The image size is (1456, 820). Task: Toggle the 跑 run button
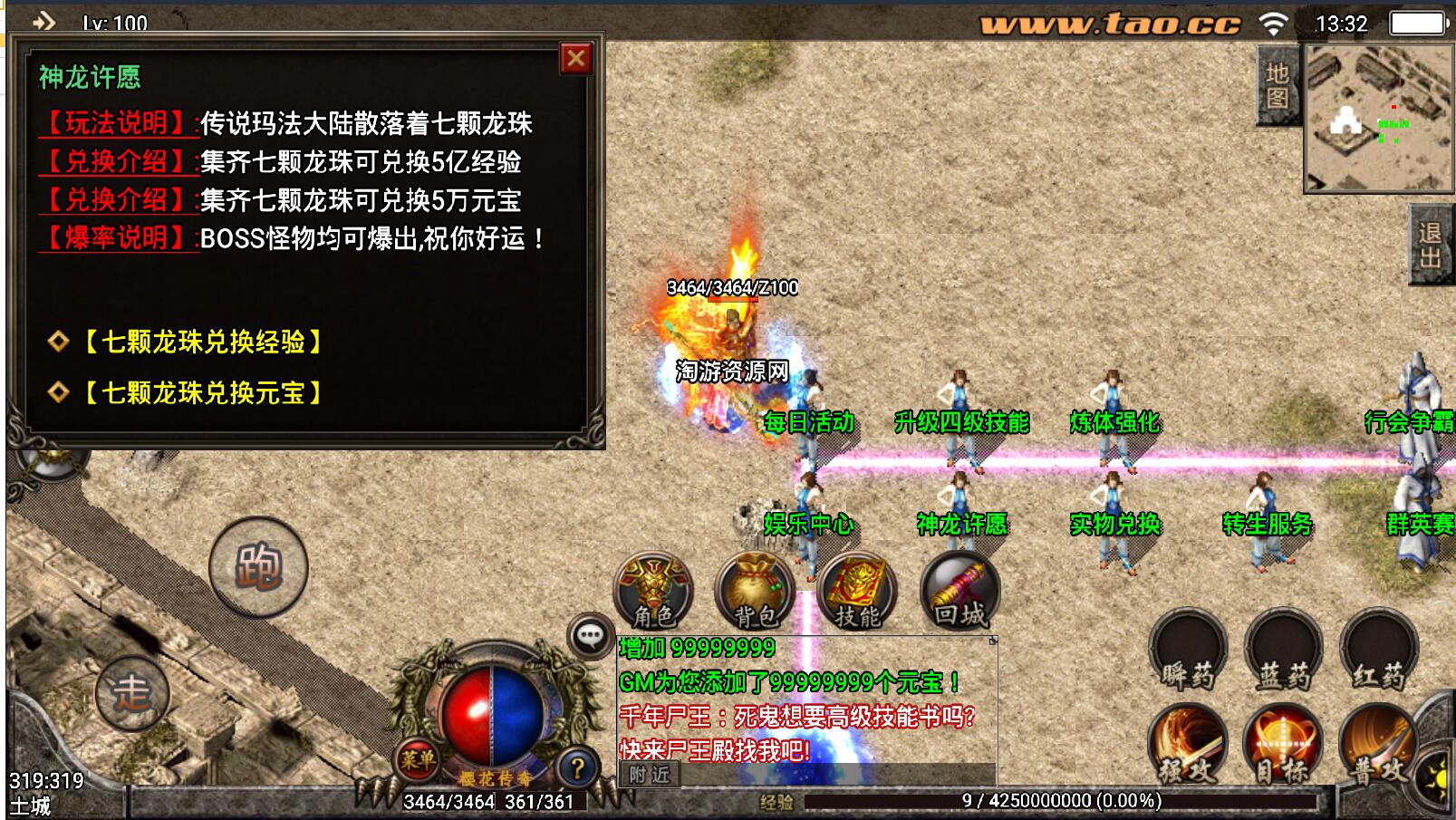pos(258,567)
